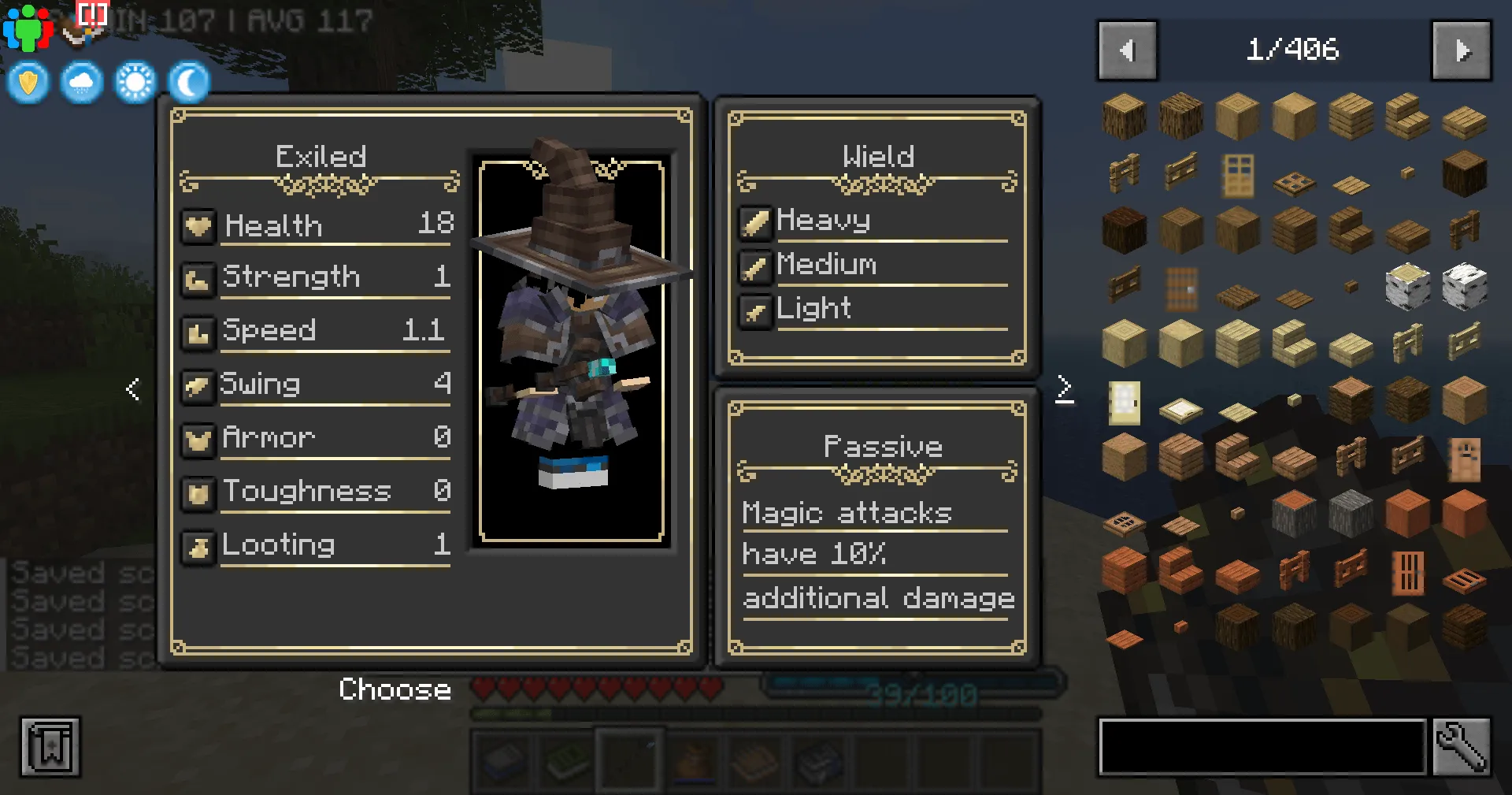The height and width of the screenshot is (795, 1512).
Task: Click the right chevron to view next class
Action: [1065, 388]
